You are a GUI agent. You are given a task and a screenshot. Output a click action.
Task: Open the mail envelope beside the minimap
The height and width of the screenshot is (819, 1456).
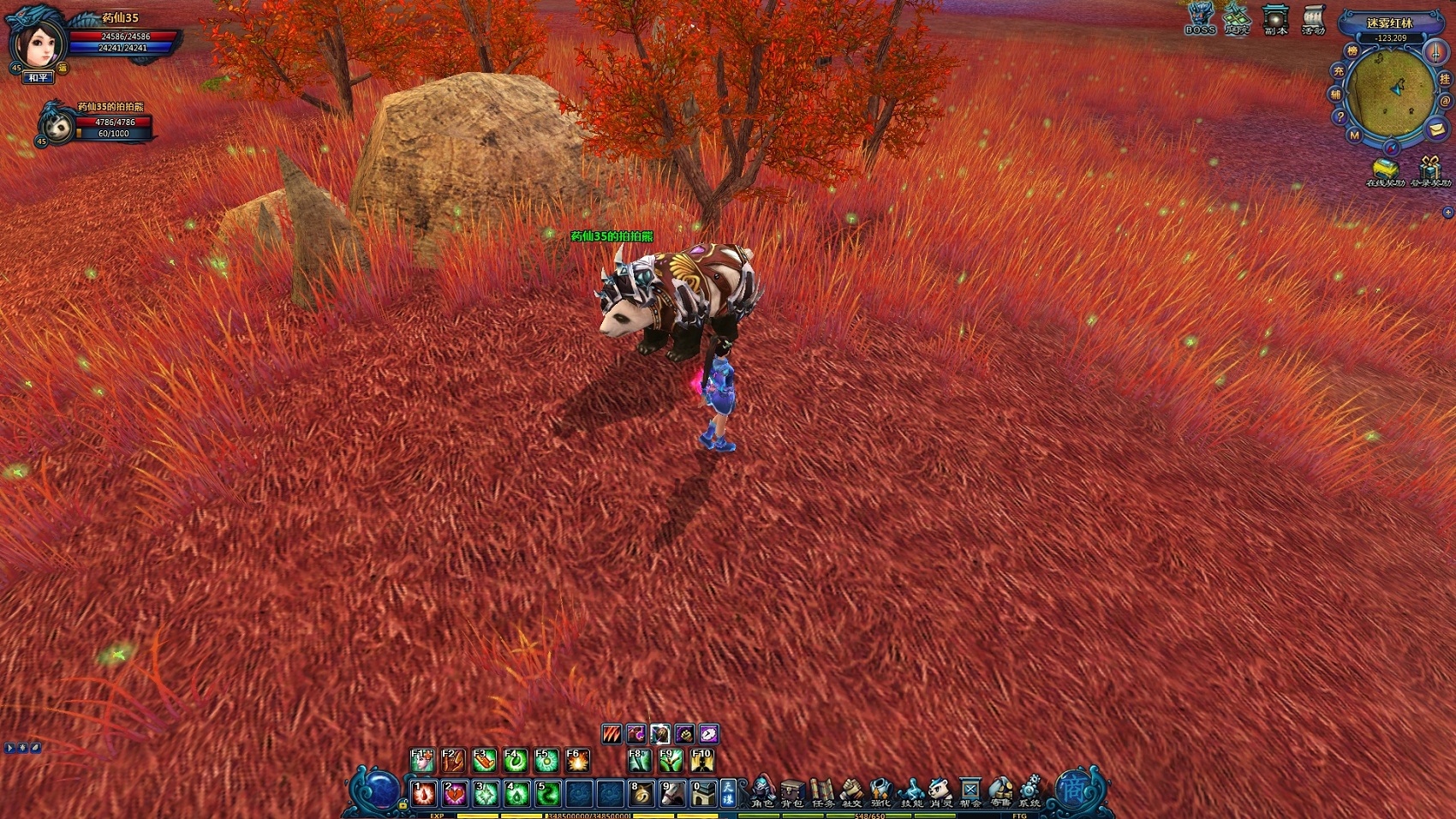click(x=1438, y=129)
